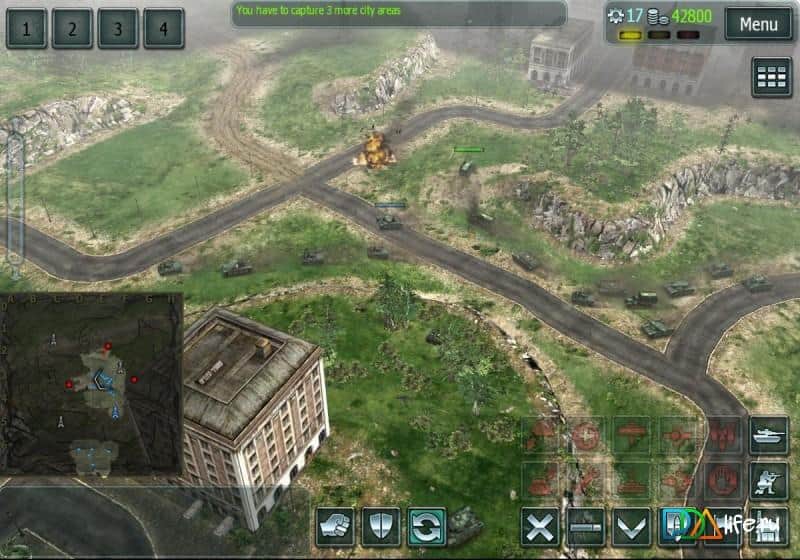Open the nine-square grid panel
This screenshot has height=560, width=800.
tap(771, 77)
